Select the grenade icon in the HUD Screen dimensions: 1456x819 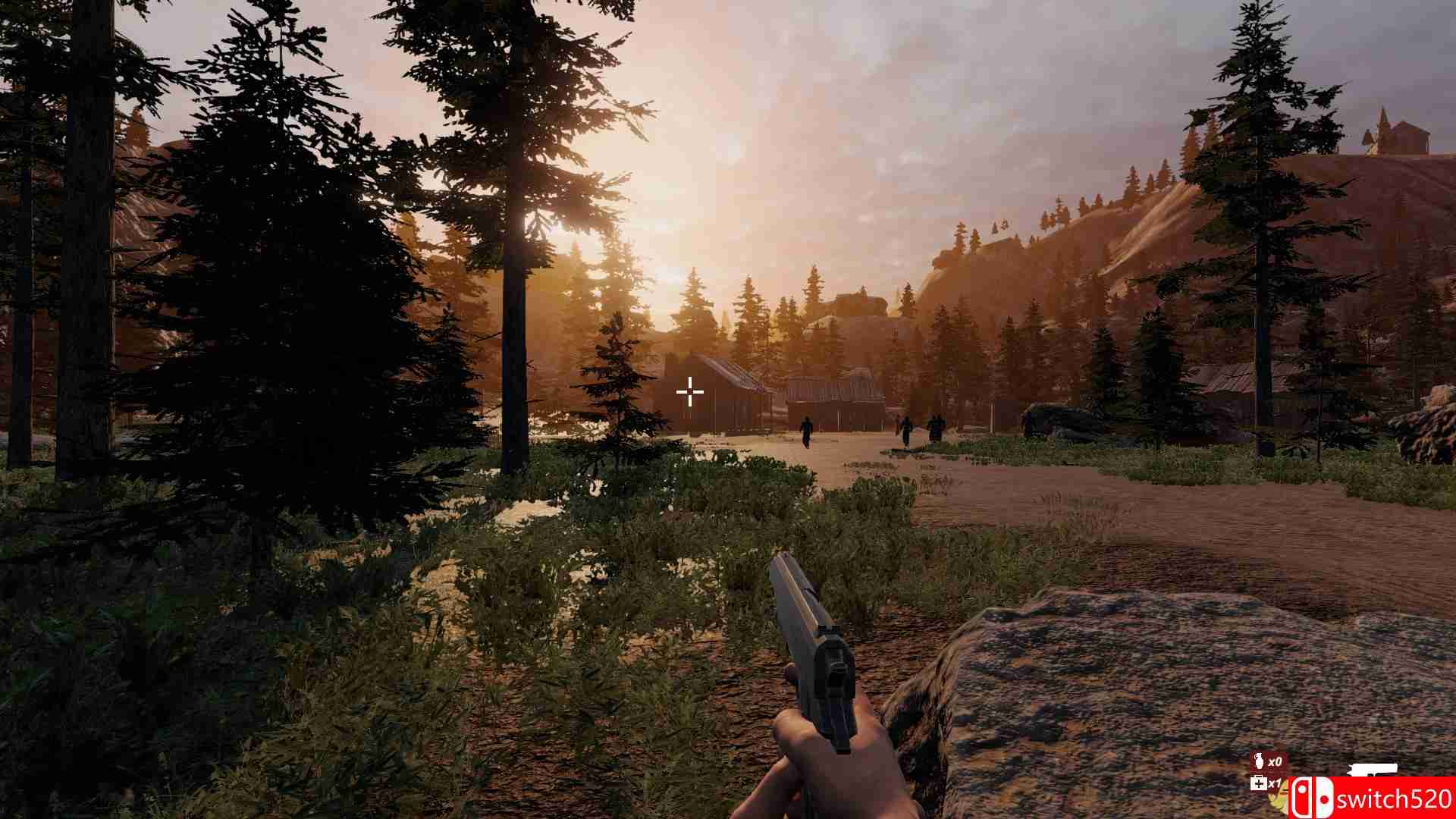click(x=1260, y=761)
